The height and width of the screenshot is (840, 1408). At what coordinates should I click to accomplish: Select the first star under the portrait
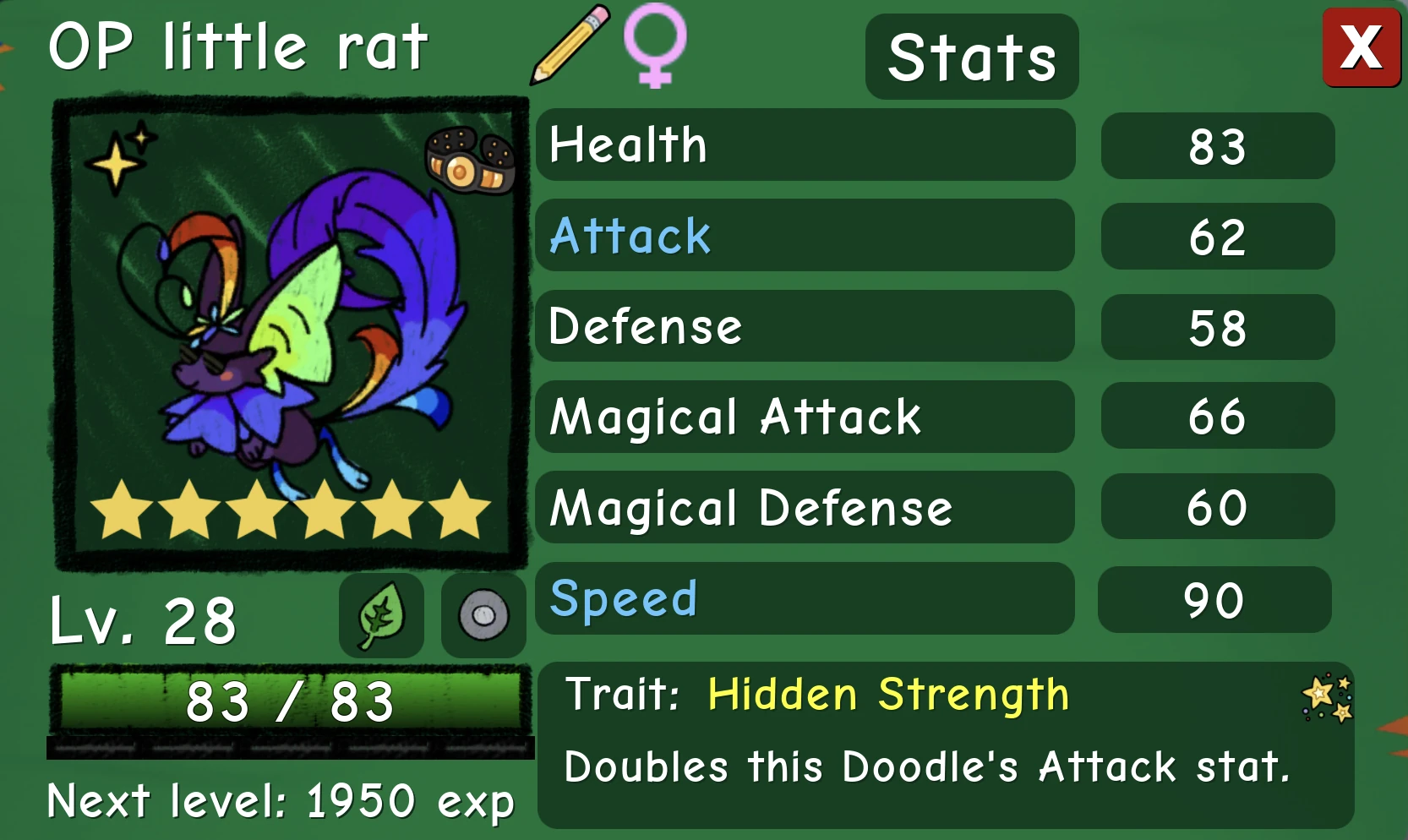pyautogui.click(x=120, y=510)
